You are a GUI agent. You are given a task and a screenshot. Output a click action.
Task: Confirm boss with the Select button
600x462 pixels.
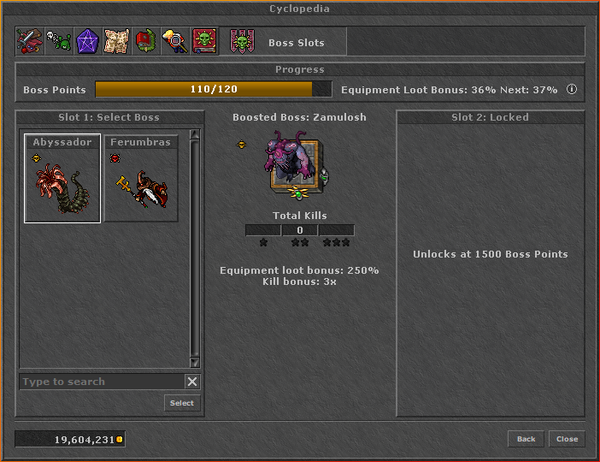click(182, 403)
